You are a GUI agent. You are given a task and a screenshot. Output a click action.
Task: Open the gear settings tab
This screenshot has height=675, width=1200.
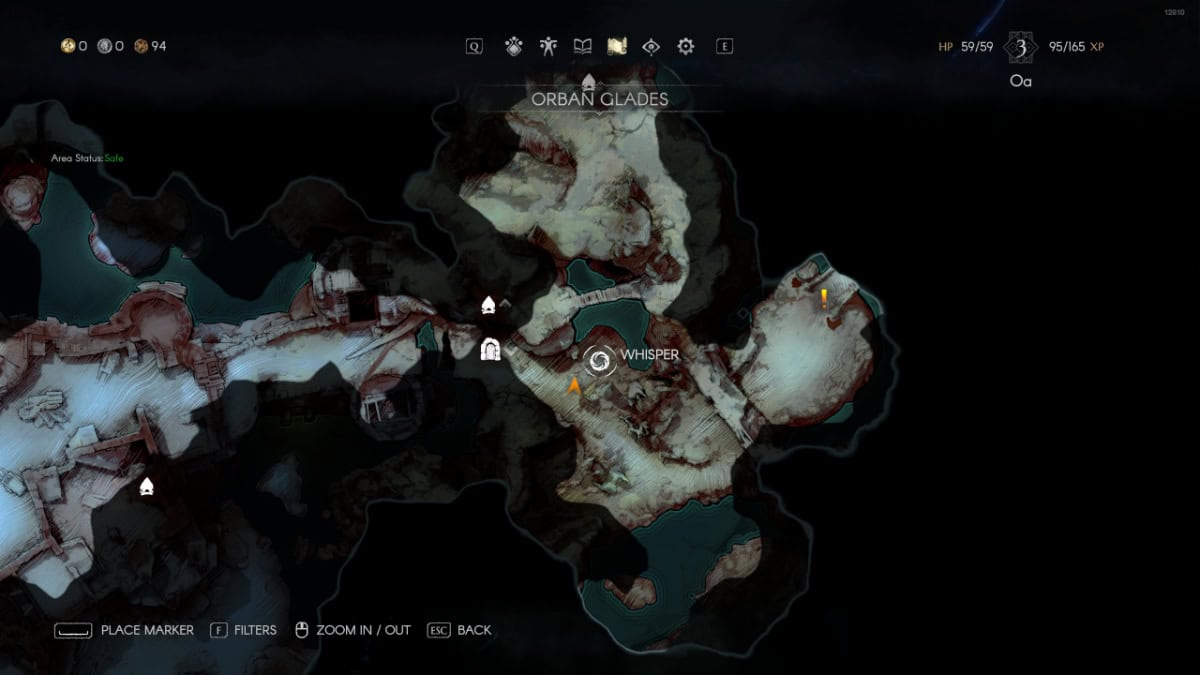686,46
